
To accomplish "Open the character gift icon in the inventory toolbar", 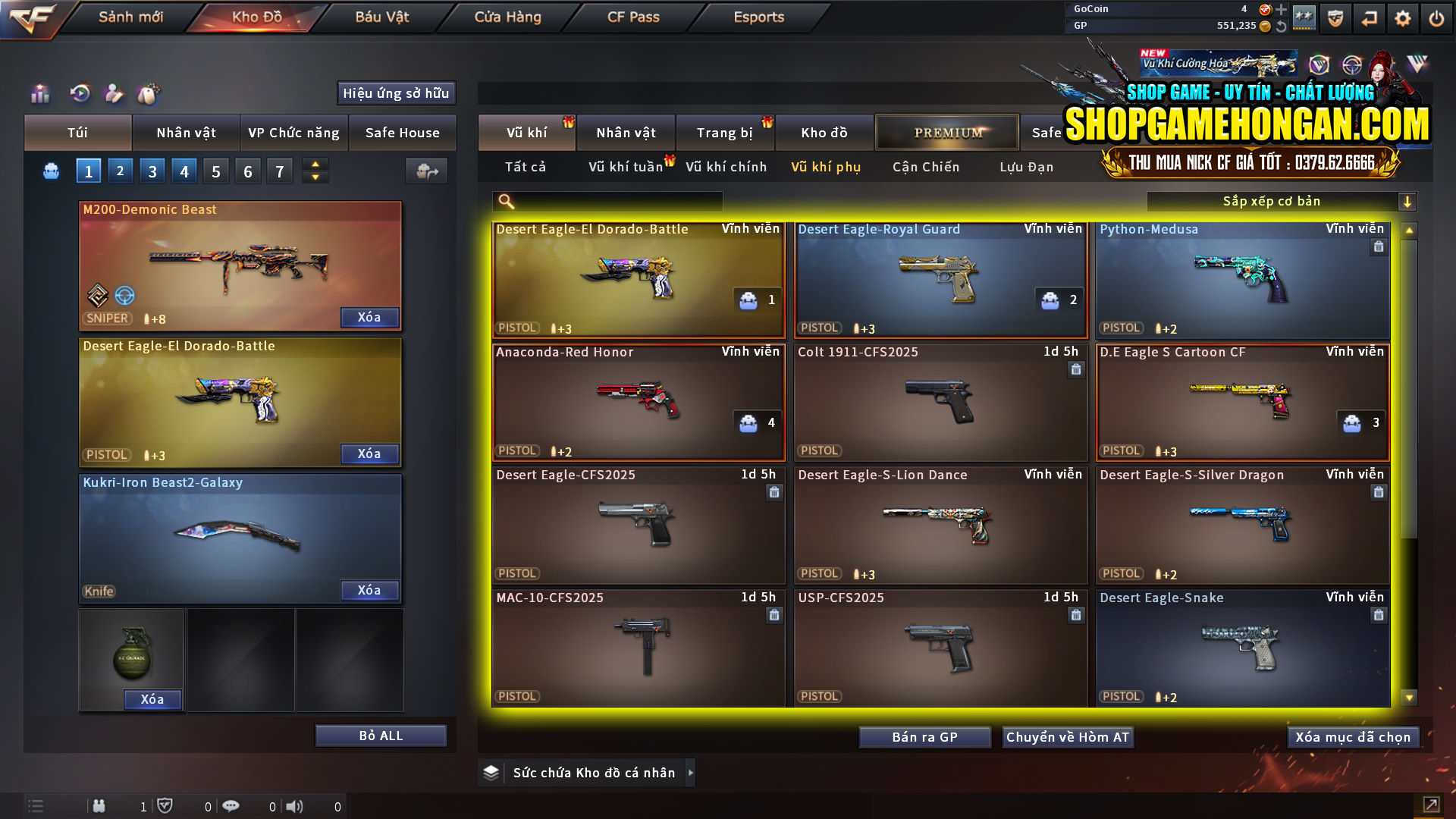I will [114, 94].
